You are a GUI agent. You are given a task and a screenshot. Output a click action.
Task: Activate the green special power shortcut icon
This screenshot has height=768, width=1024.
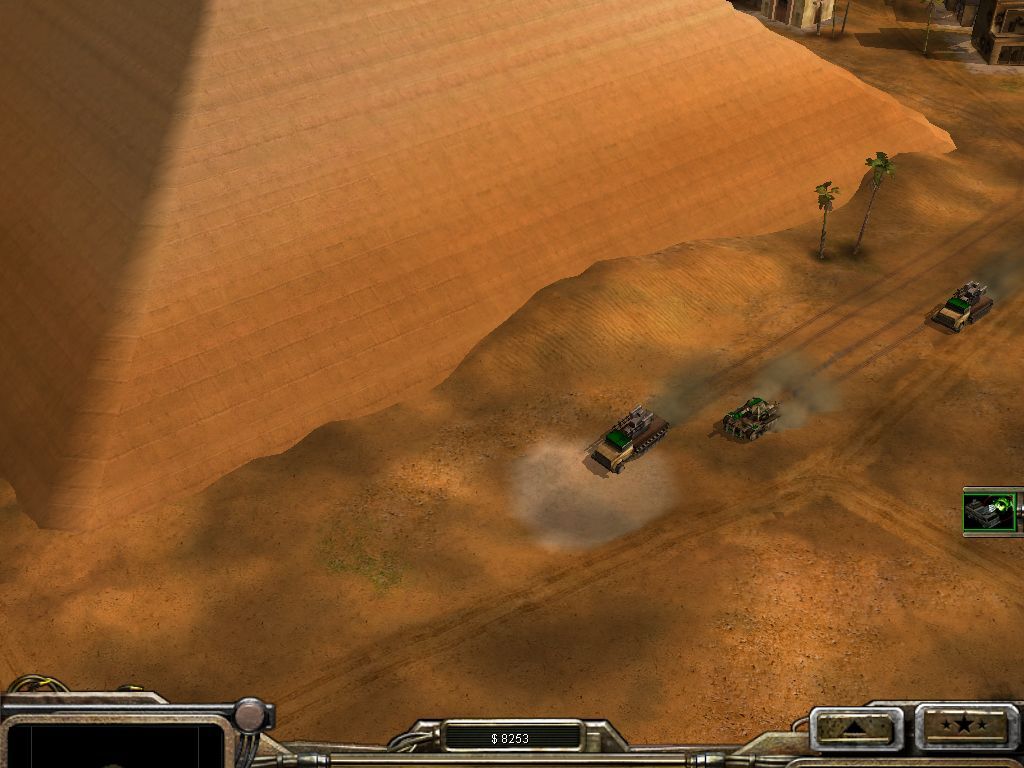(x=990, y=511)
